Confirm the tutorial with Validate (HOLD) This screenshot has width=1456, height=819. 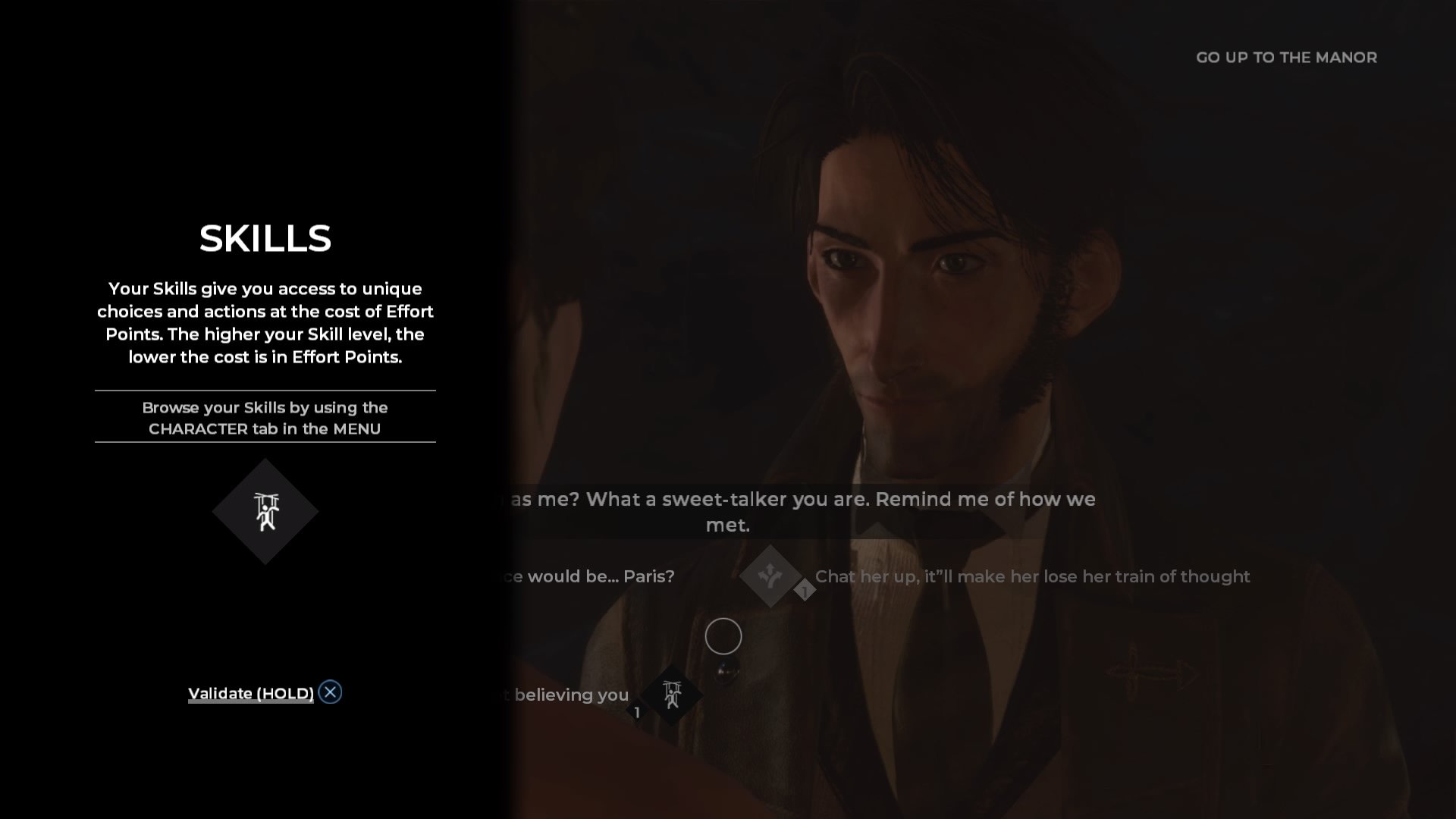click(x=251, y=693)
